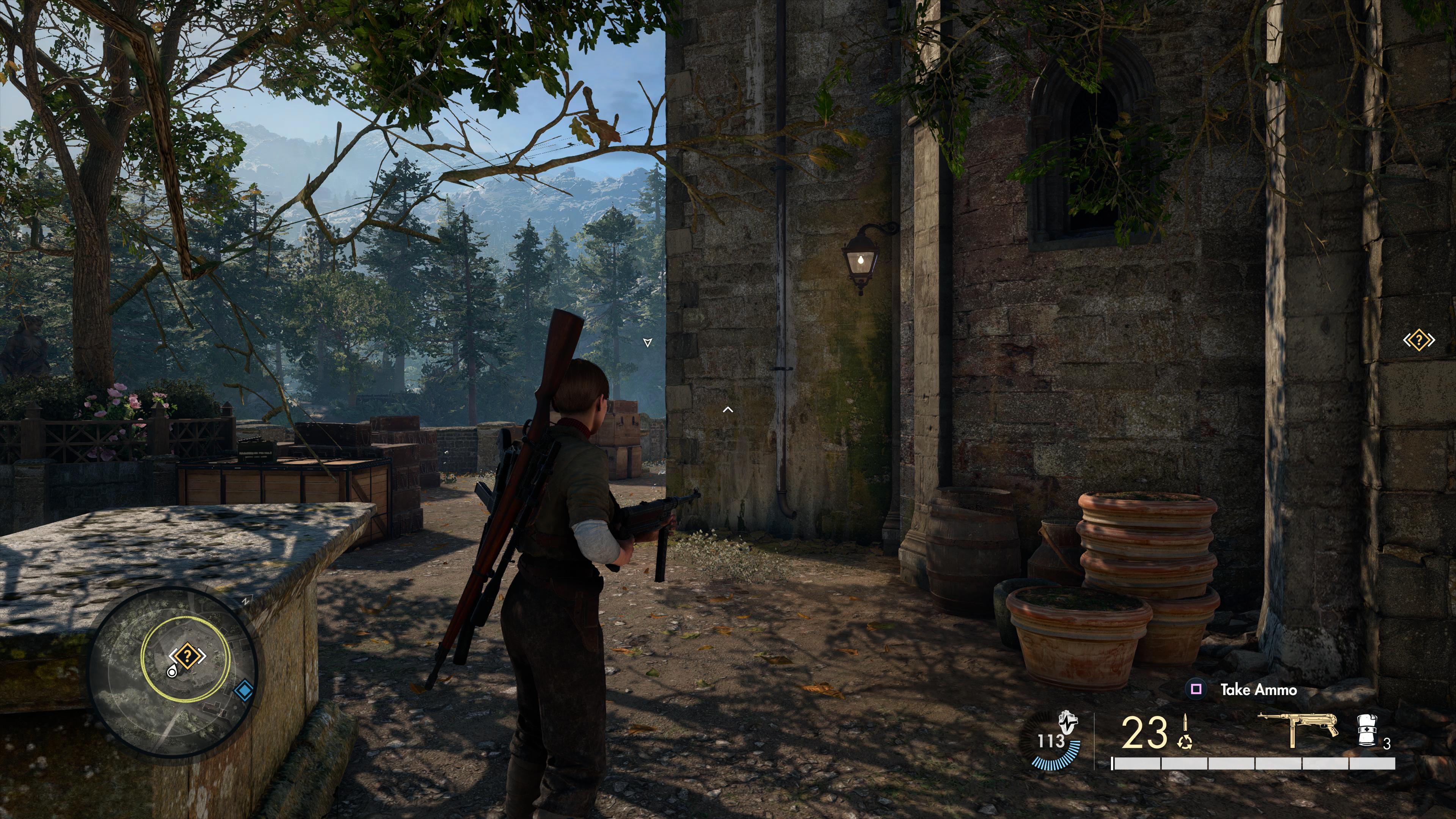Click the blue diamond marker on minimap
The width and height of the screenshot is (1456, 819).
243,691
